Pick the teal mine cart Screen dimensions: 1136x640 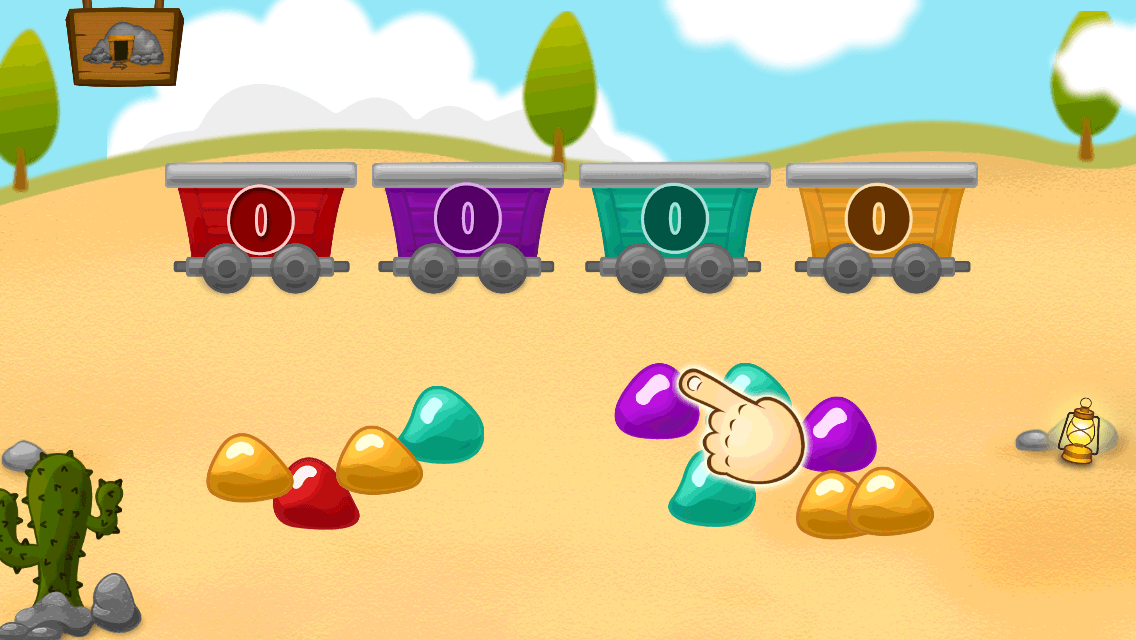click(675, 220)
